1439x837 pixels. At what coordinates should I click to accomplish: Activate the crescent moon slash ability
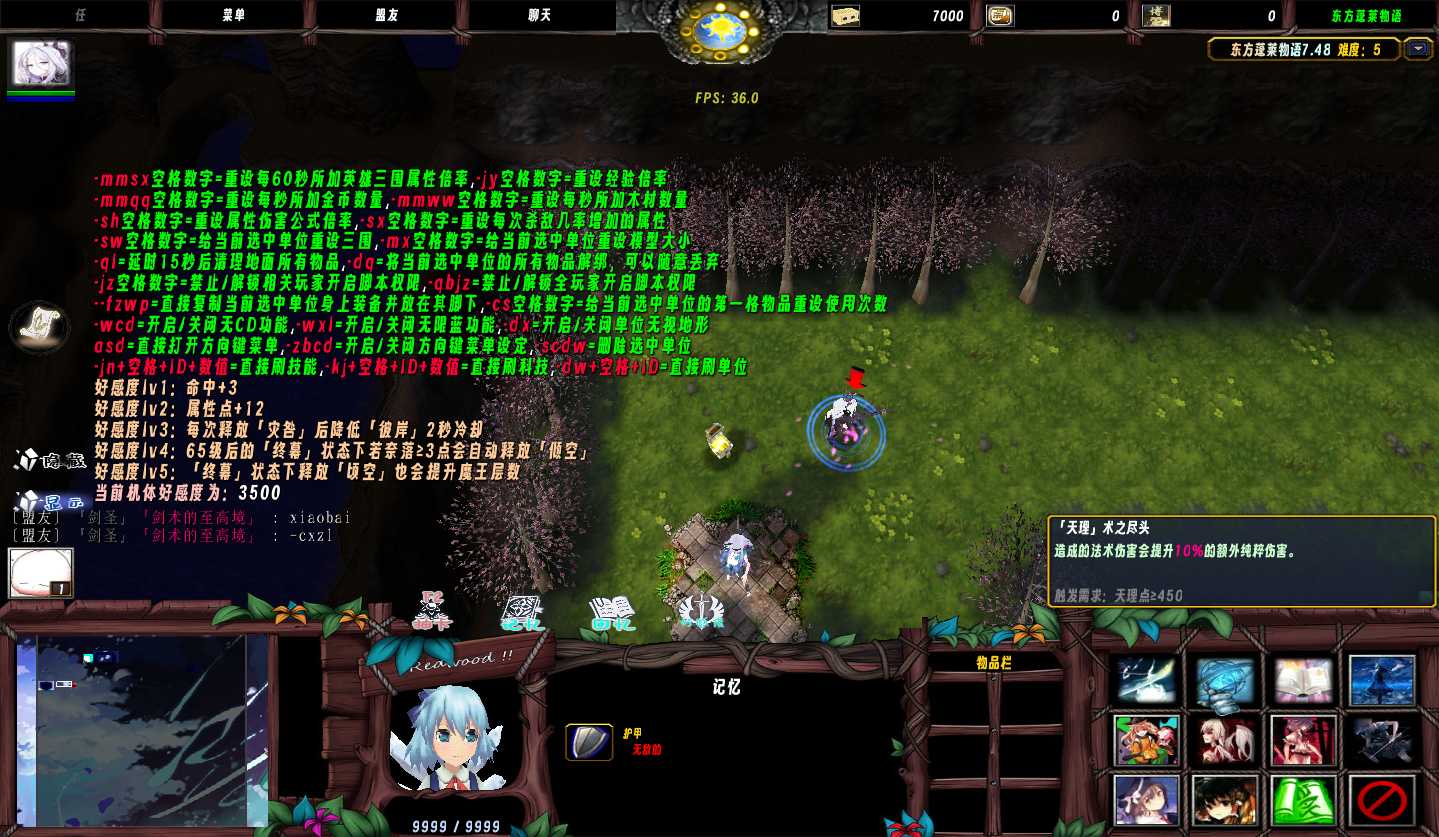point(1147,681)
